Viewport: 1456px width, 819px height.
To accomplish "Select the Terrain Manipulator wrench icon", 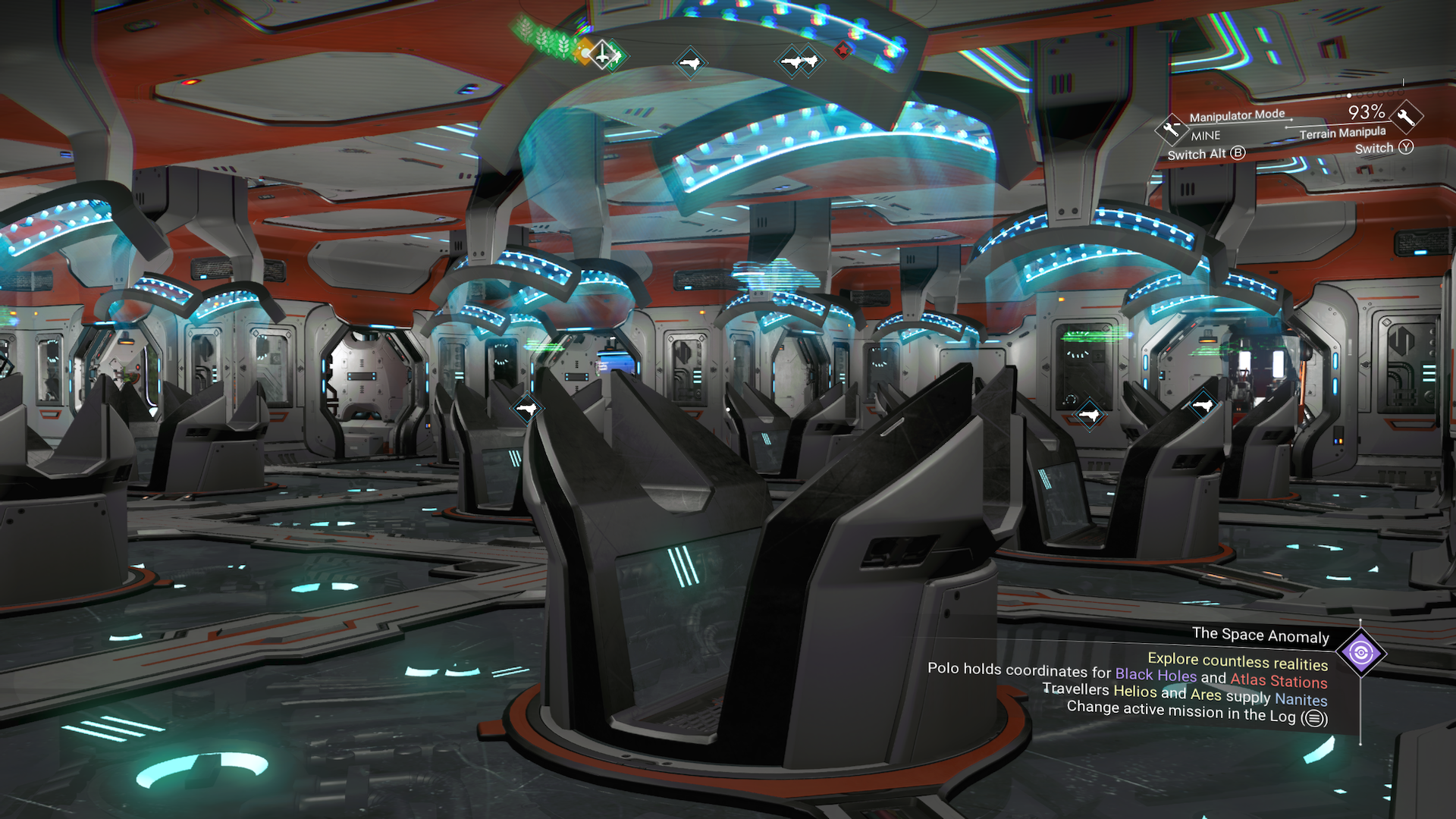I will pyautogui.click(x=1405, y=118).
